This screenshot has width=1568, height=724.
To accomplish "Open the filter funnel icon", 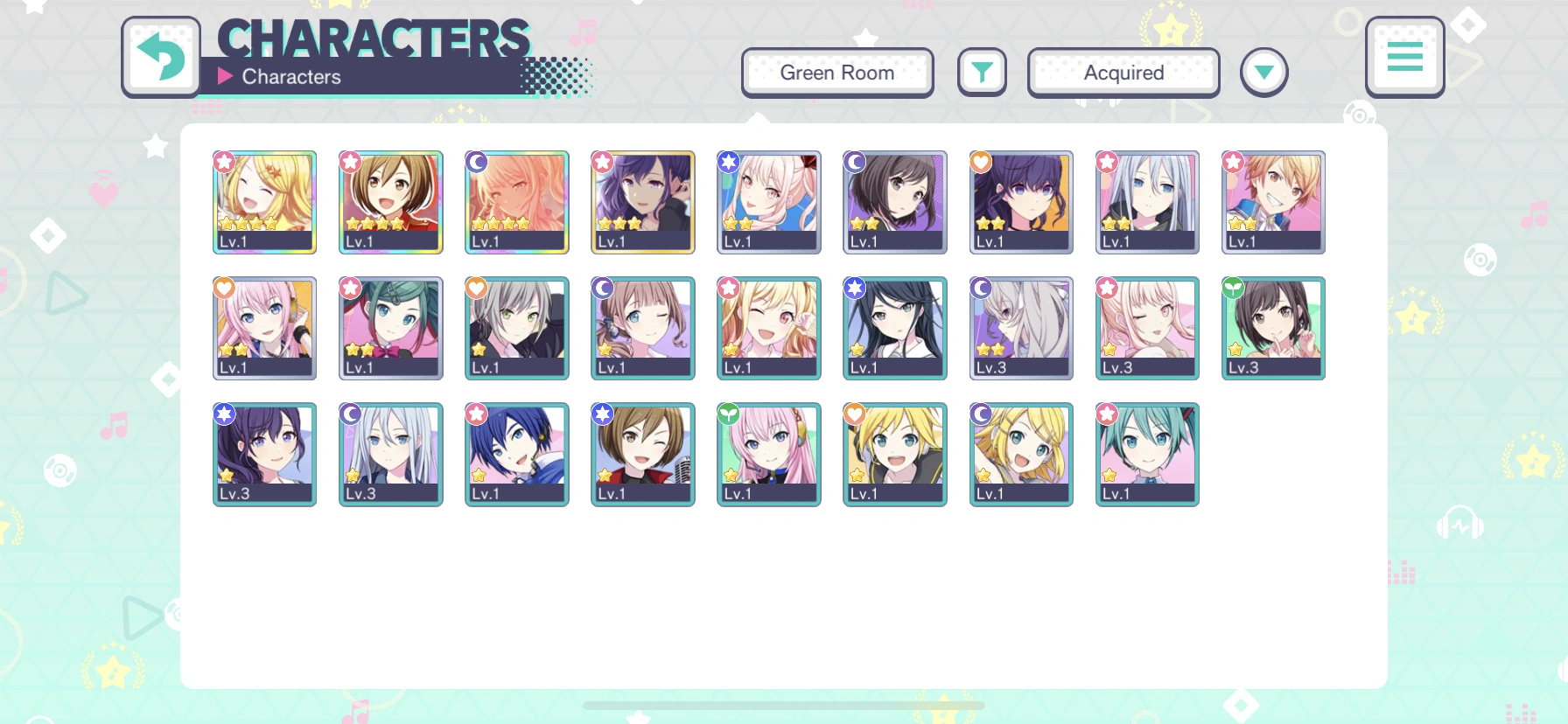I will coord(982,73).
